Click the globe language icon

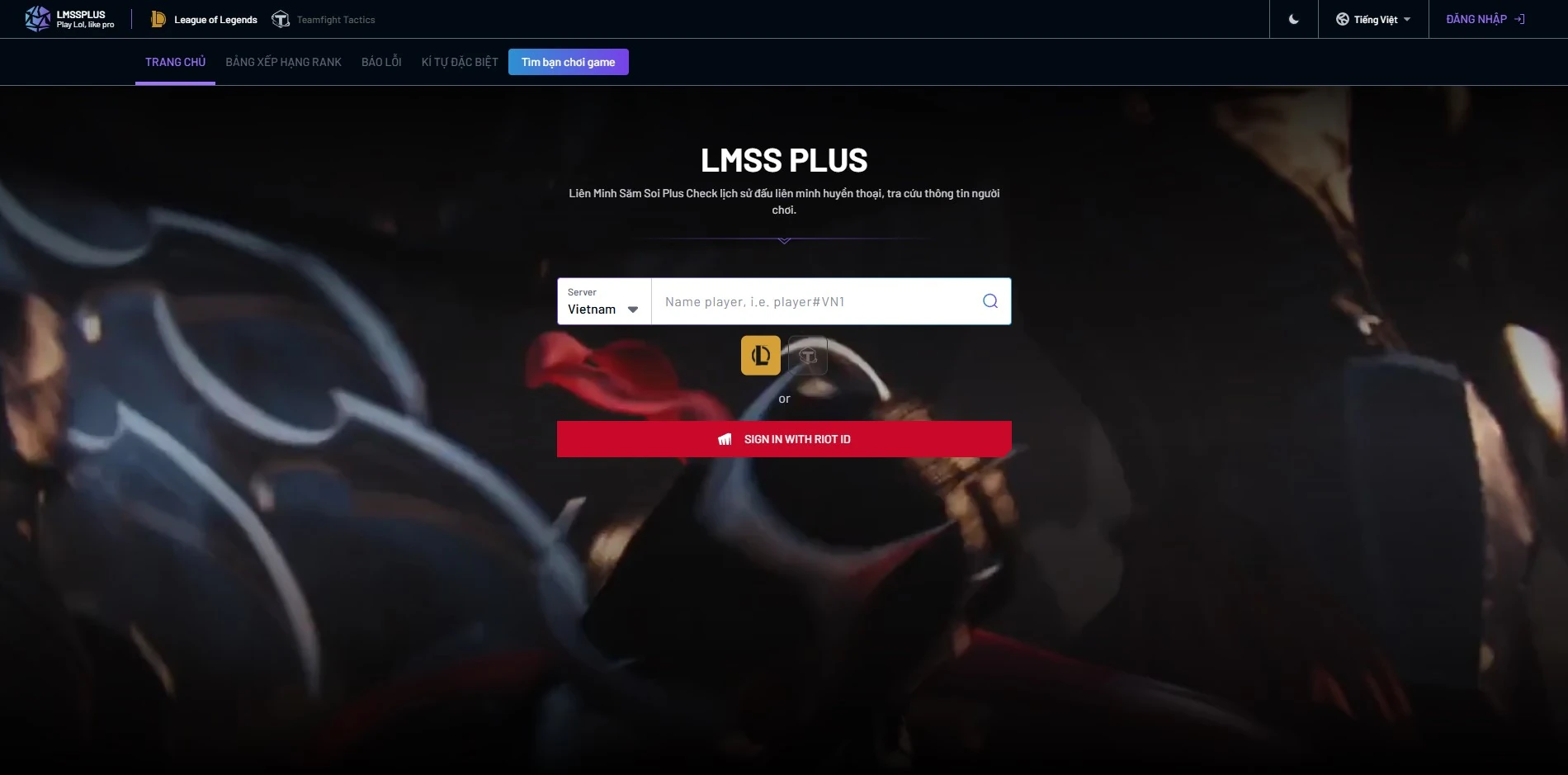[1344, 18]
